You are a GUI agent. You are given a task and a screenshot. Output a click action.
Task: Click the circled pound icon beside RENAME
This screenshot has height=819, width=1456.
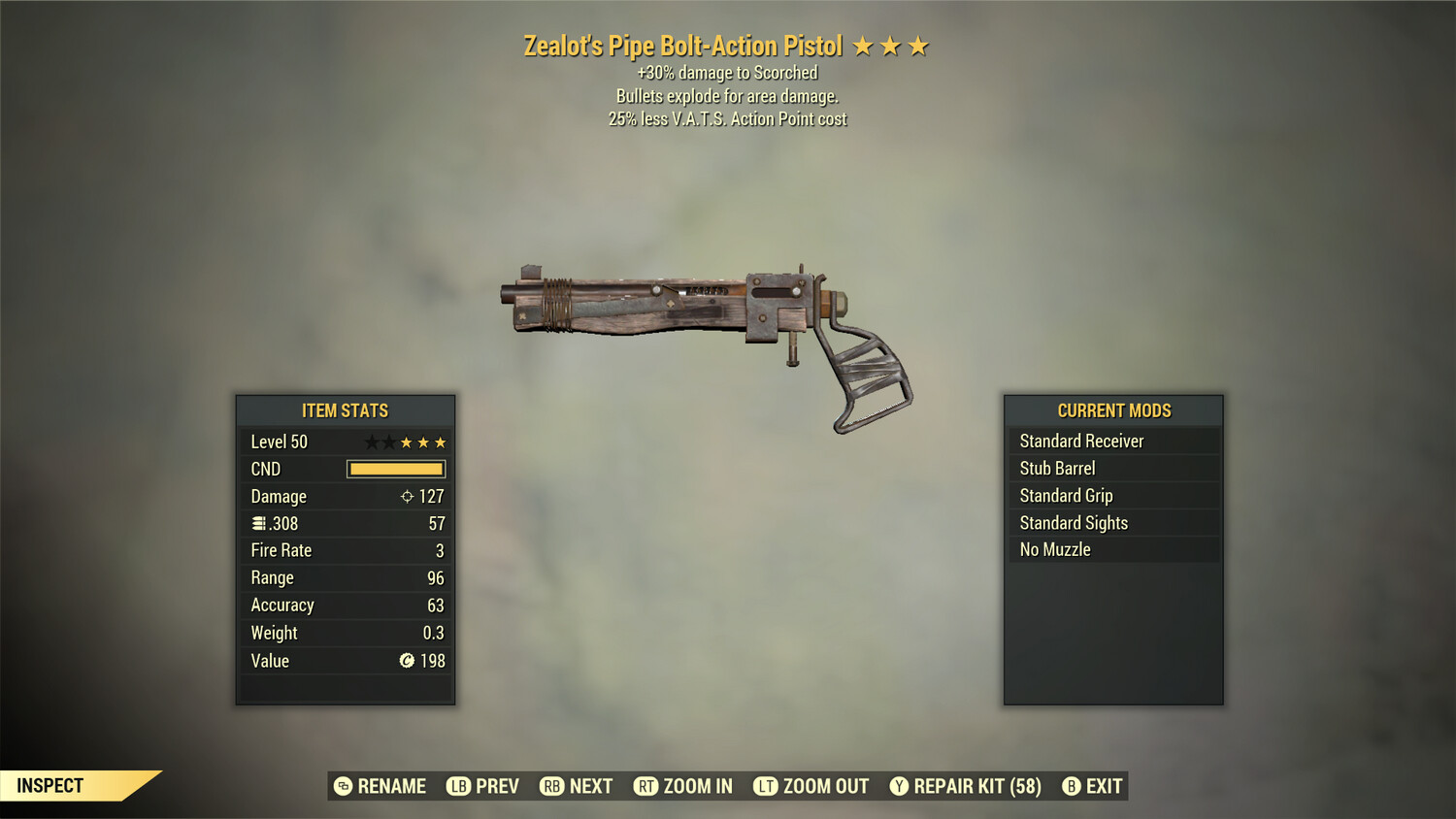click(x=342, y=786)
